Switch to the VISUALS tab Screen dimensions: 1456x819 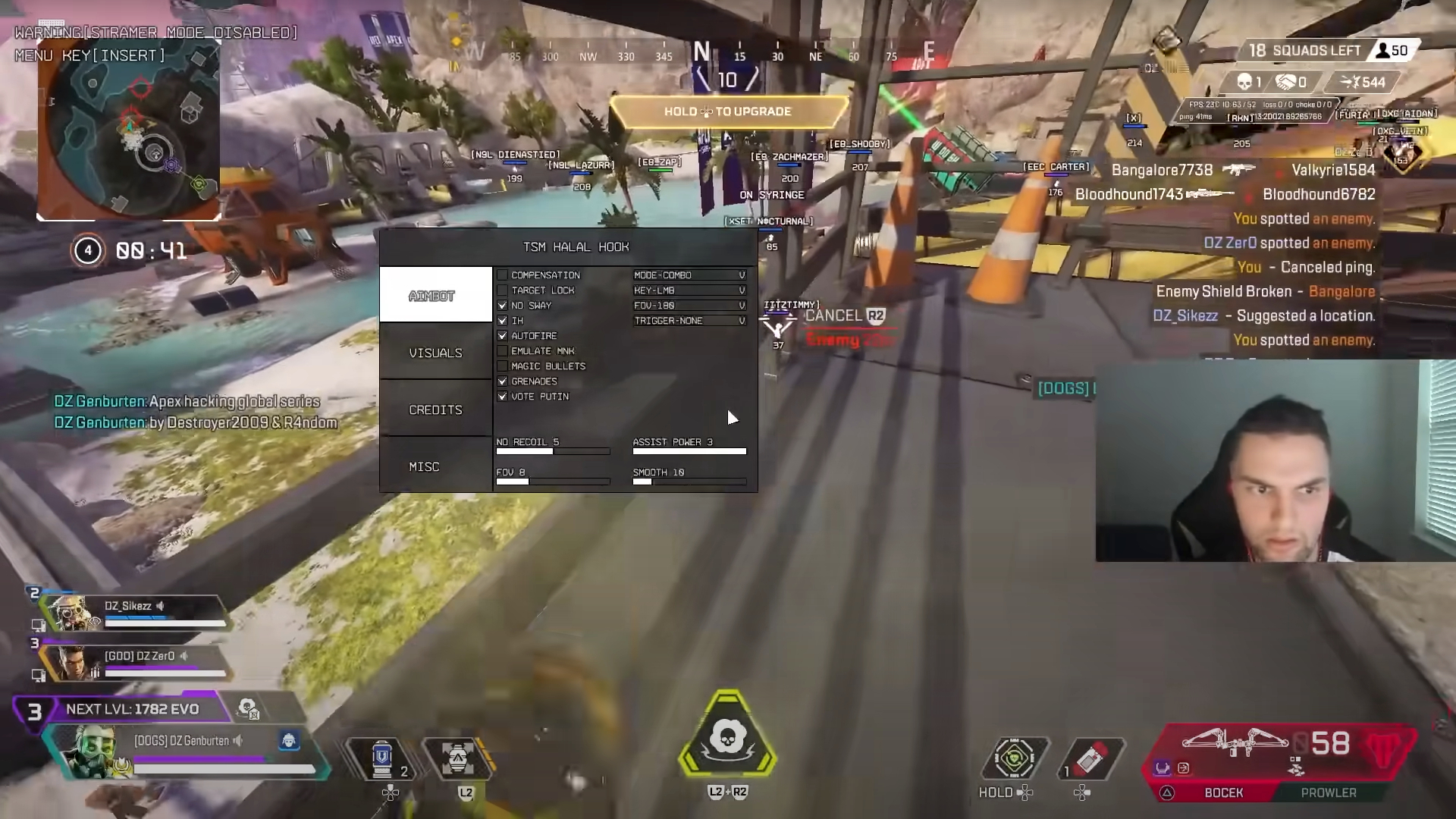pyautogui.click(x=435, y=353)
